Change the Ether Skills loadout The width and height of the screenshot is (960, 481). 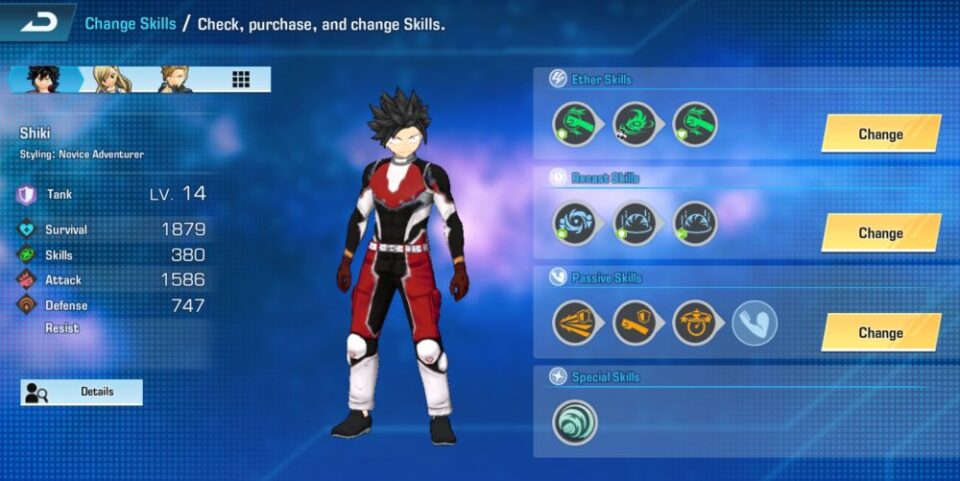pyautogui.click(x=880, y=134)
